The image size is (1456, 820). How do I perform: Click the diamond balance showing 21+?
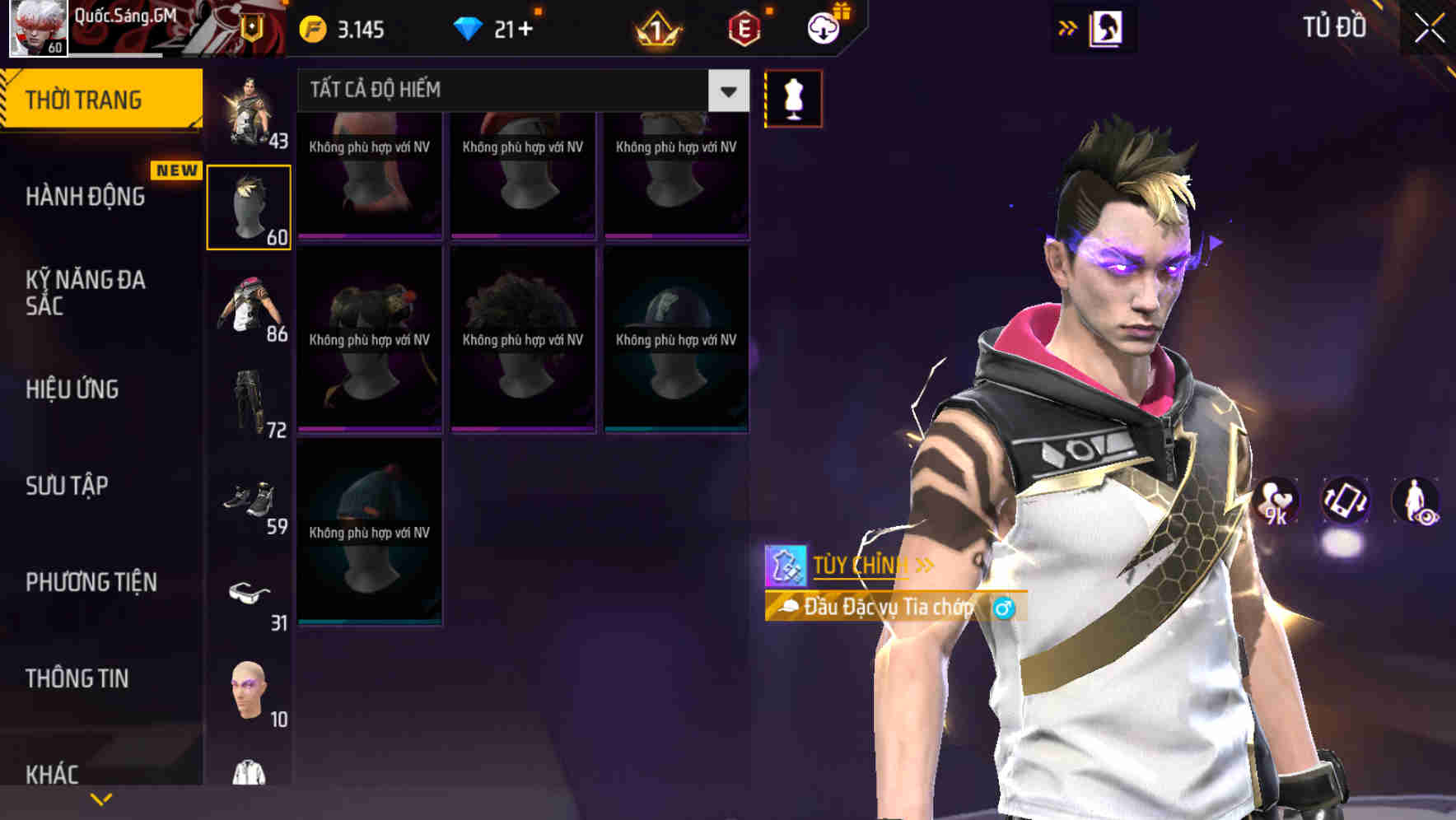pos(494,27)
